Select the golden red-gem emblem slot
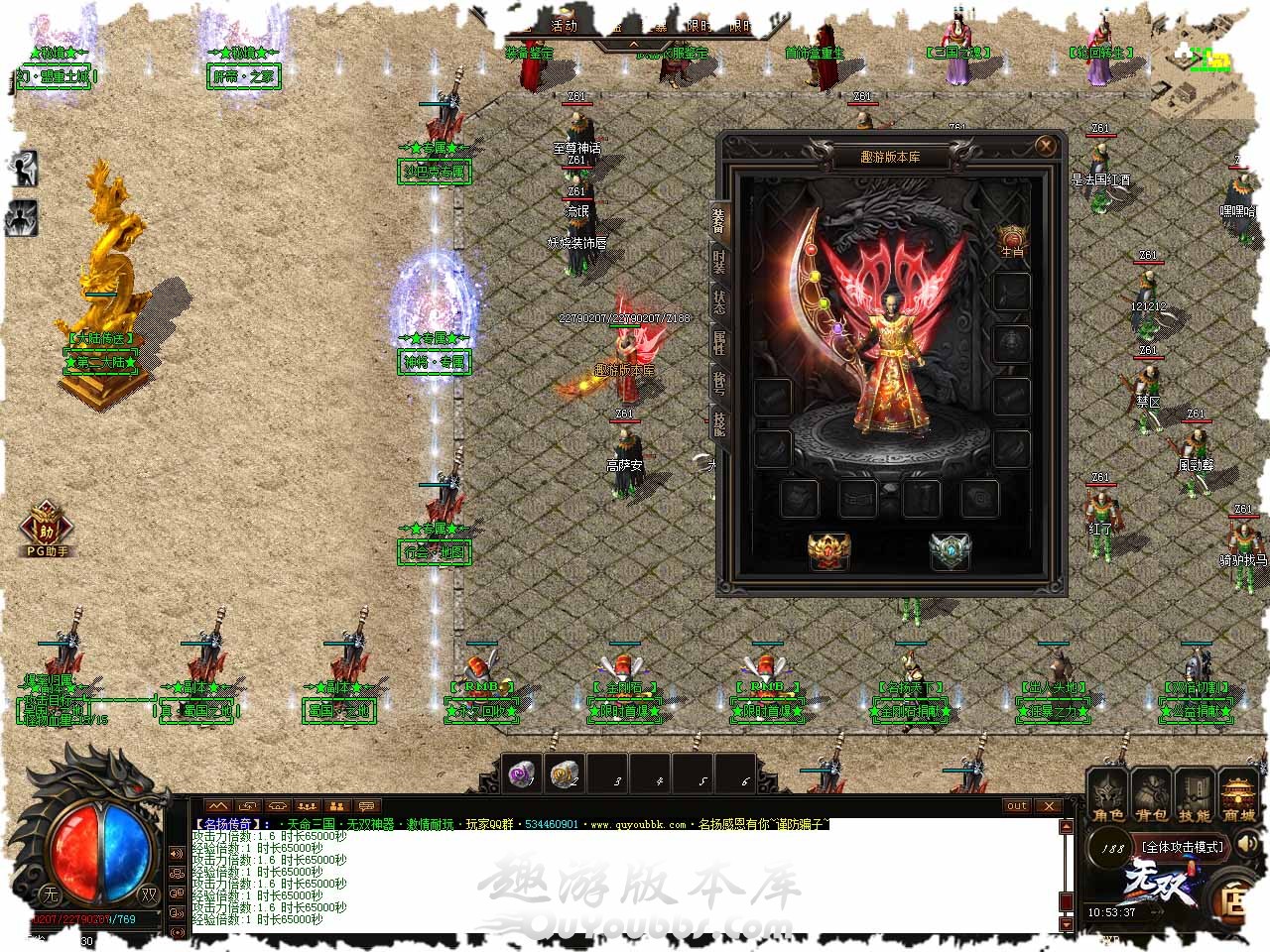 point(827,551)
